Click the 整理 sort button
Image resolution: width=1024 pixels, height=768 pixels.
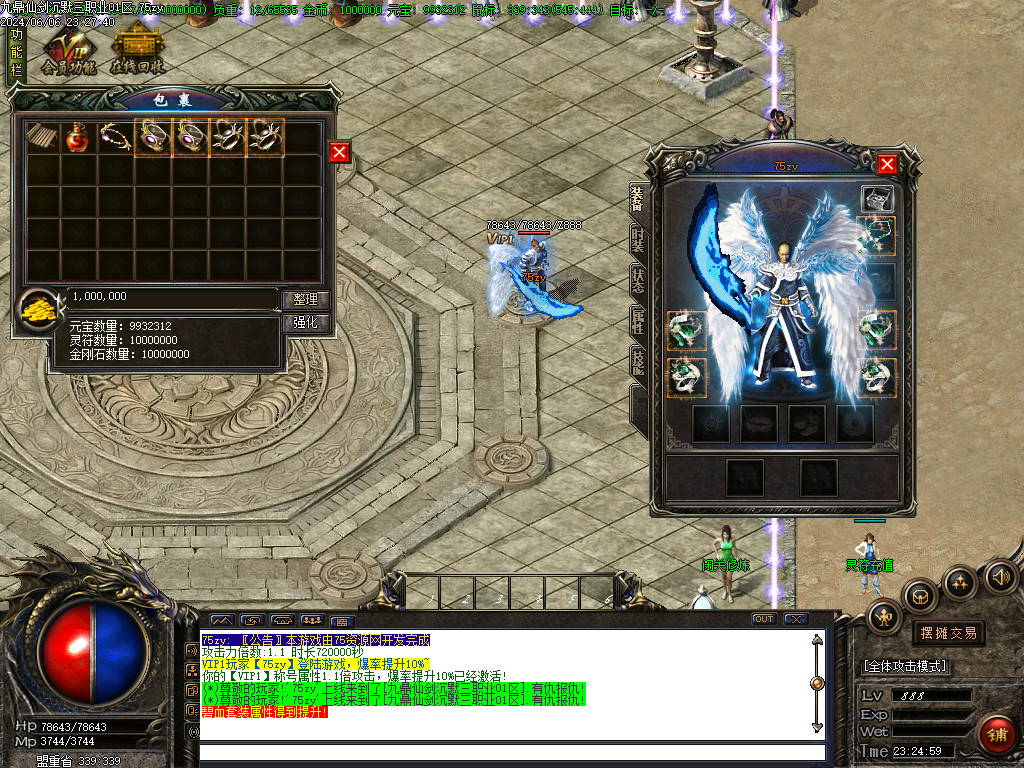pyautogui.click(x=305, y=299)
